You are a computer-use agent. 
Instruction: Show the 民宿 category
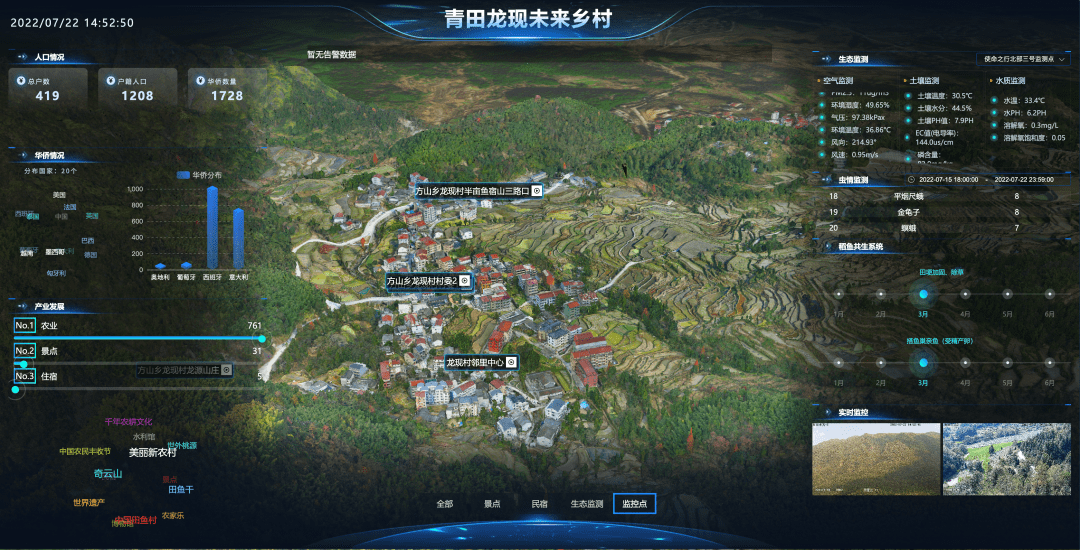click(539, 504)
